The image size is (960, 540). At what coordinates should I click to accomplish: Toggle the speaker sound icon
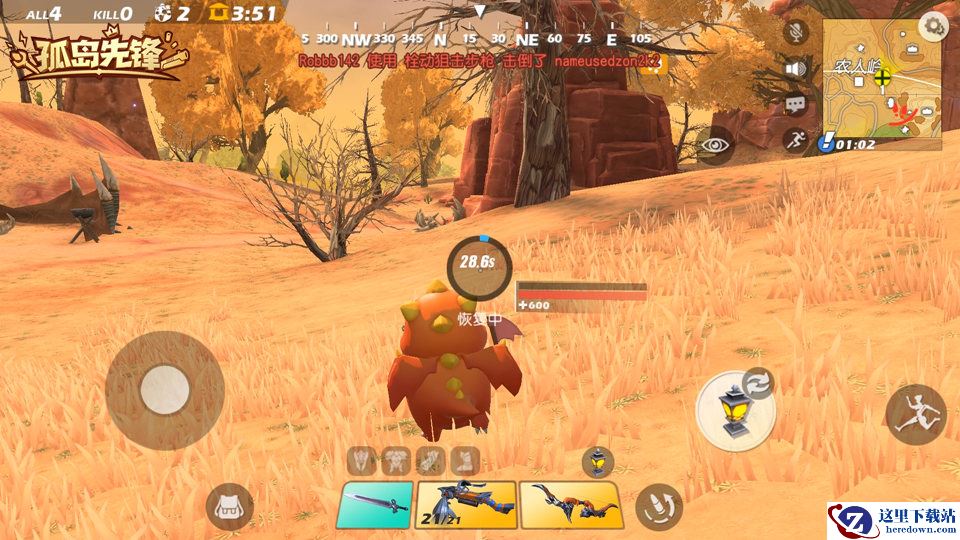pos(796,68)
